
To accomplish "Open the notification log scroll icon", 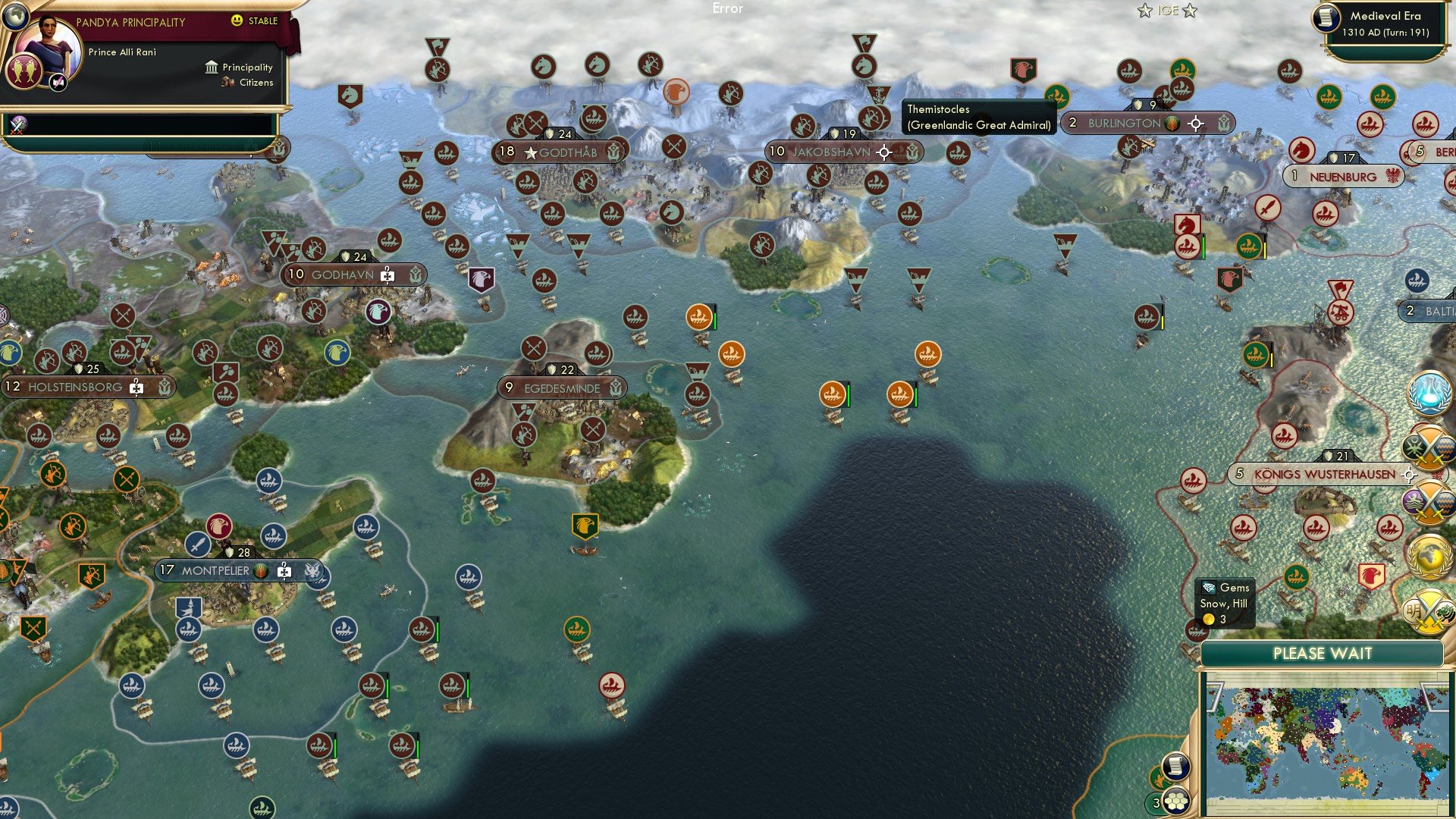I will pyautogui.click(x=1176, y=767).
